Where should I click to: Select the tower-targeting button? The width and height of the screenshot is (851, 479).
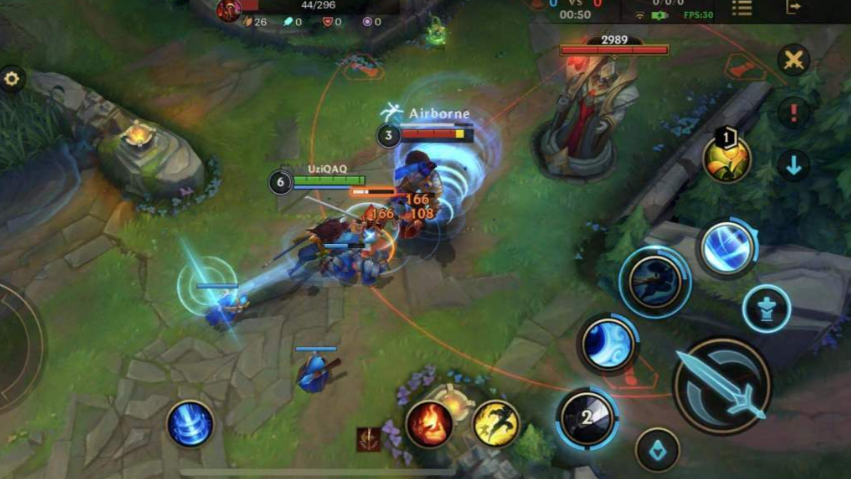point(767,307)
